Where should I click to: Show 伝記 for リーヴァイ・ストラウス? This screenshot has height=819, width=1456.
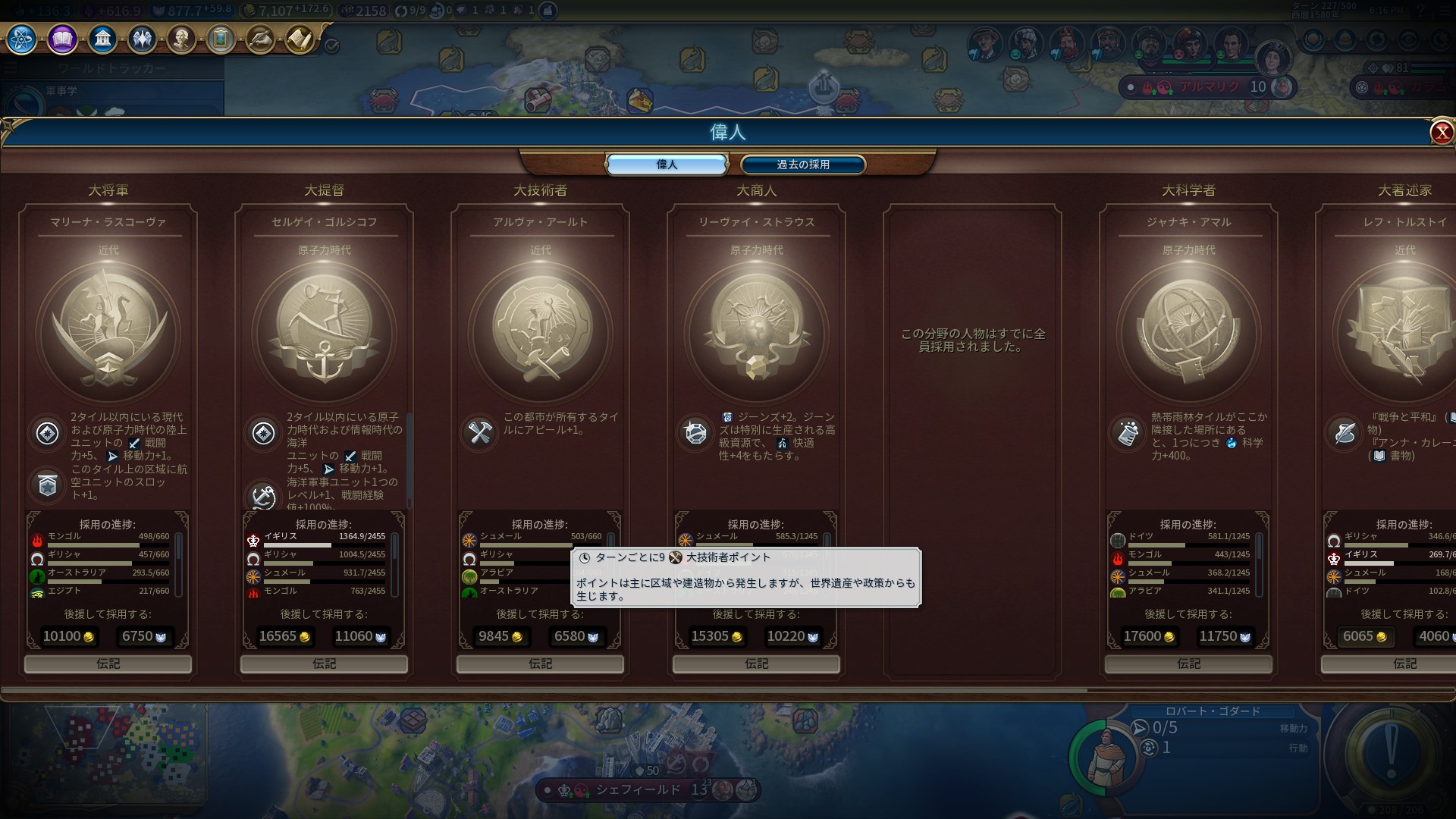click(x=756, y=664)
